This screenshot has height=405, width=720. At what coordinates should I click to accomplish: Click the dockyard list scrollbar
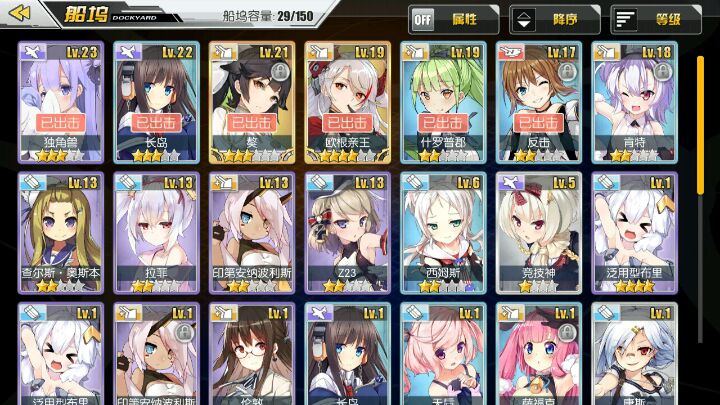[x=701, y=120]
